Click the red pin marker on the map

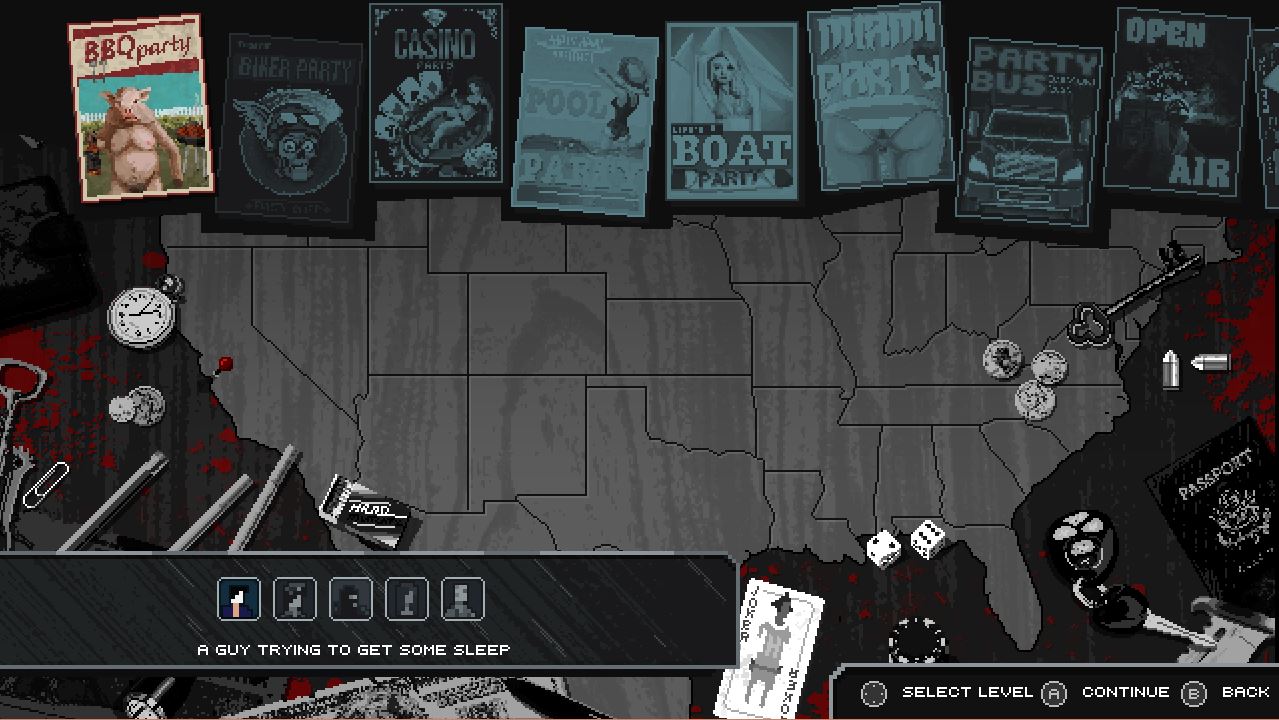tap(225, 363)
